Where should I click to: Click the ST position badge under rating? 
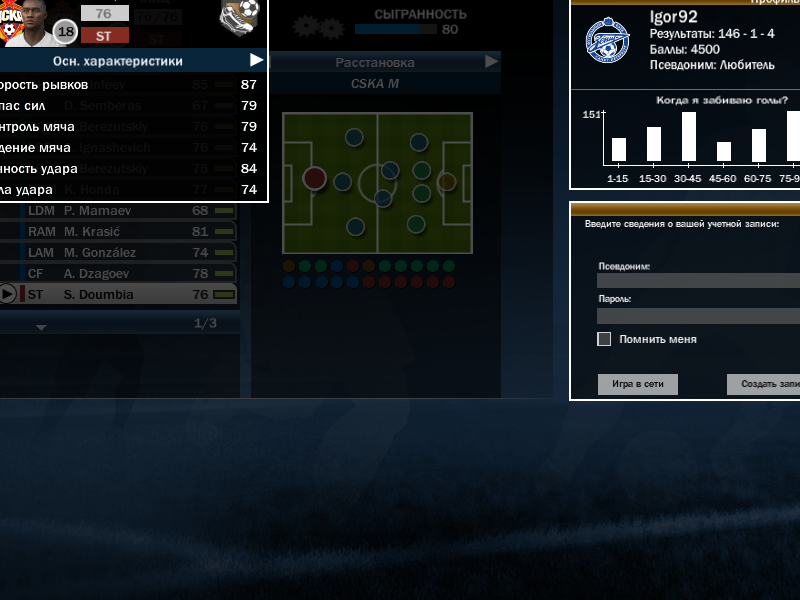(105, 35)
